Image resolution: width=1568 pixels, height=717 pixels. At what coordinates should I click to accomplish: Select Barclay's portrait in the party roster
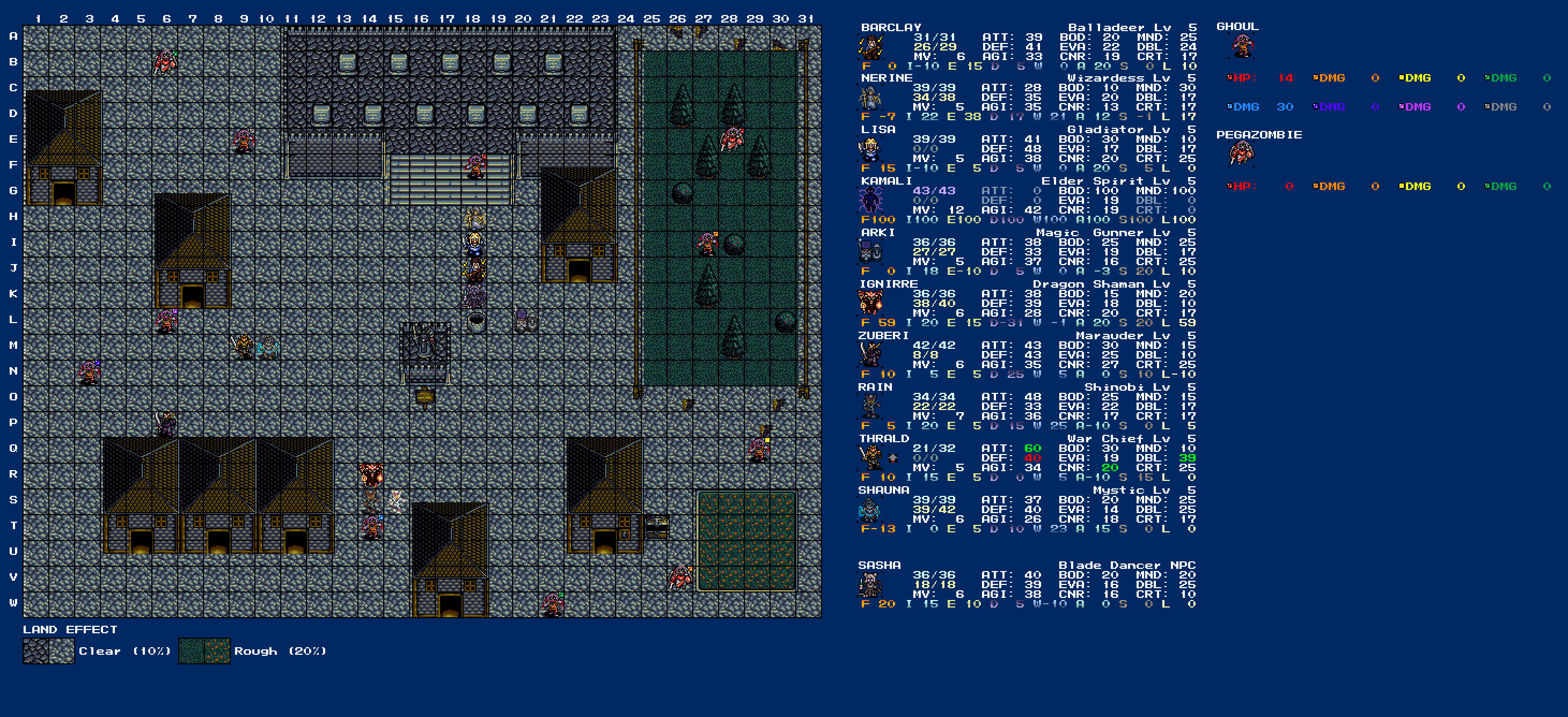click(x=870, y=47)
